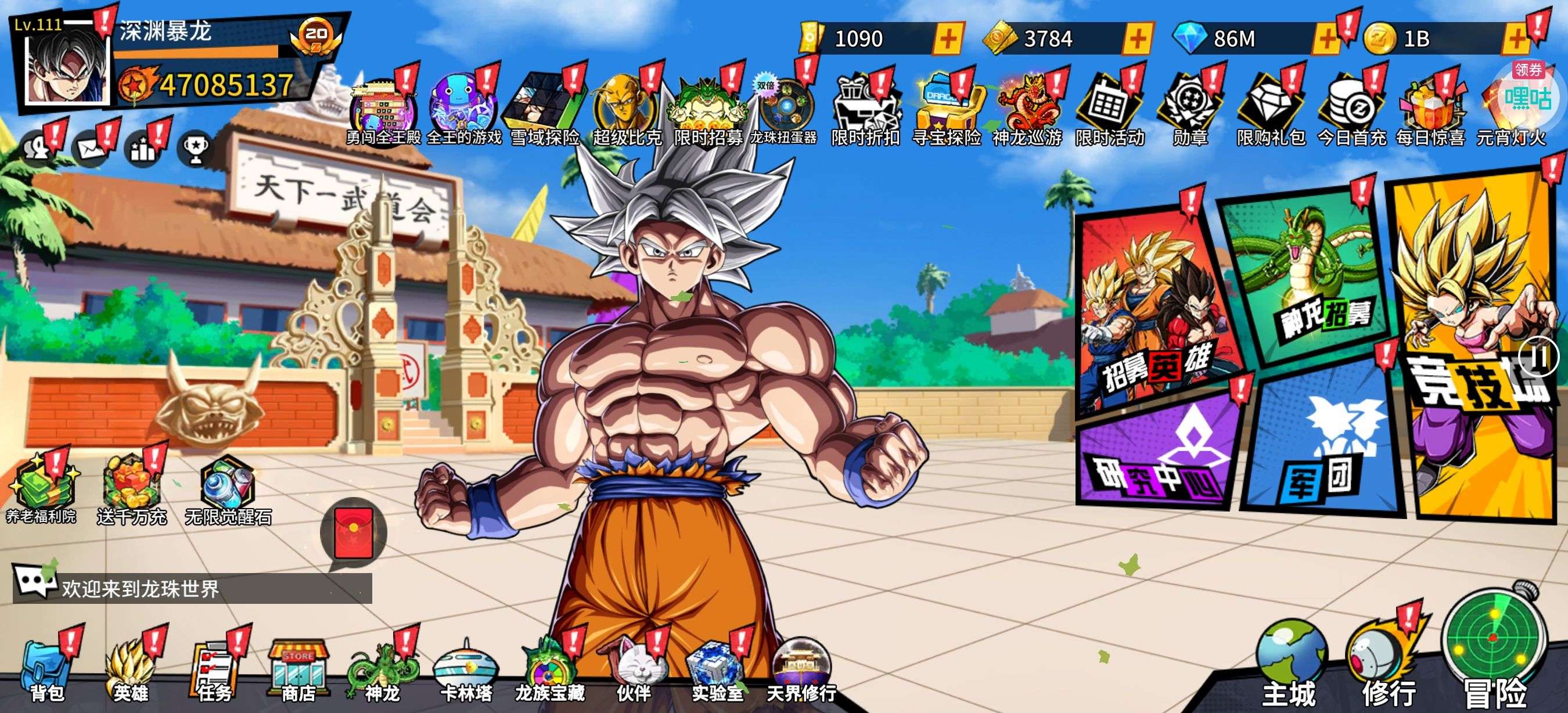The height and width of the screenshot is (713, 1568).
Task: Open the 背包 backpack menu
Action: (47, 671)
